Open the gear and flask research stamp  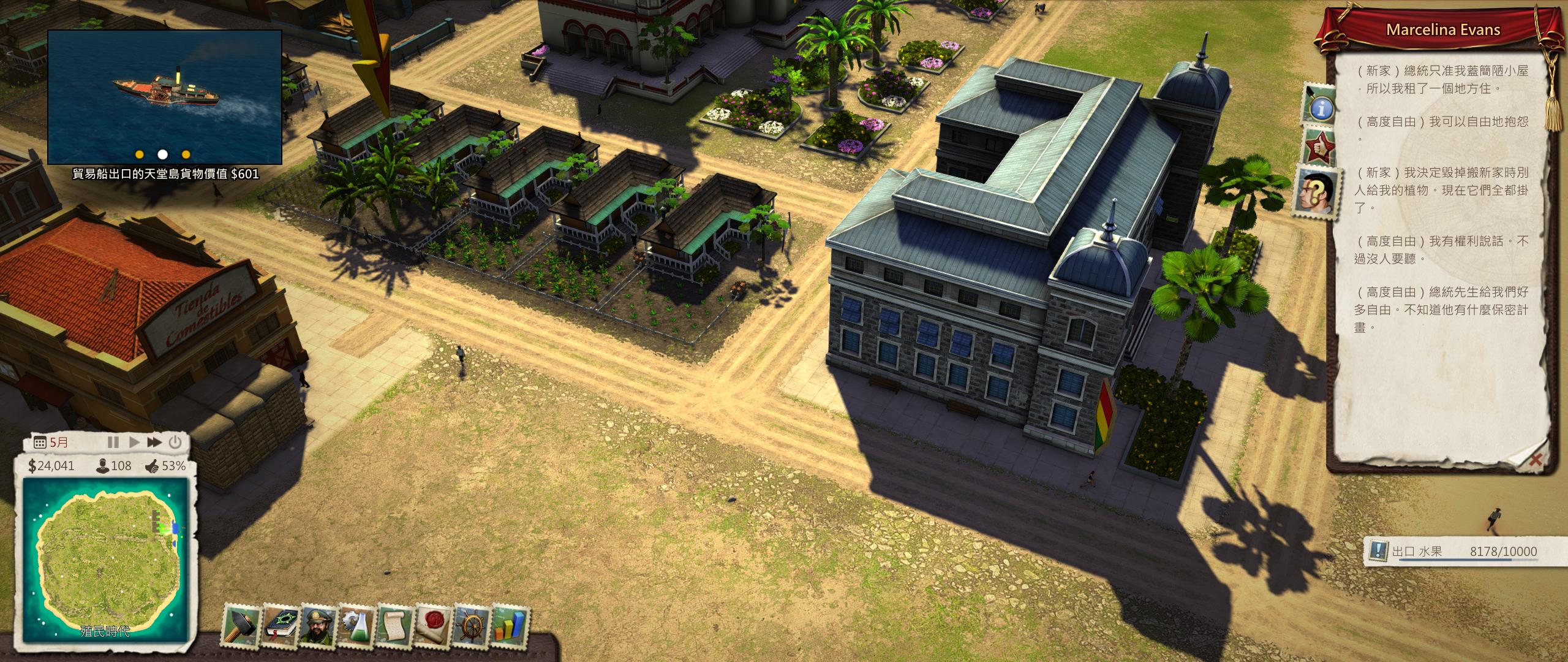(x=358, y=626)
